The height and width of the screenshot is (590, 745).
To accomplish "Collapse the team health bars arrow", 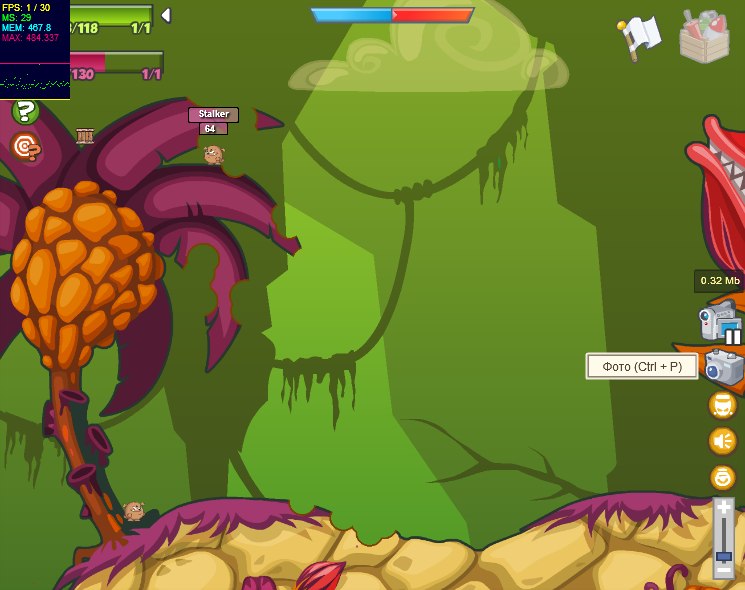I will [166, 15].
